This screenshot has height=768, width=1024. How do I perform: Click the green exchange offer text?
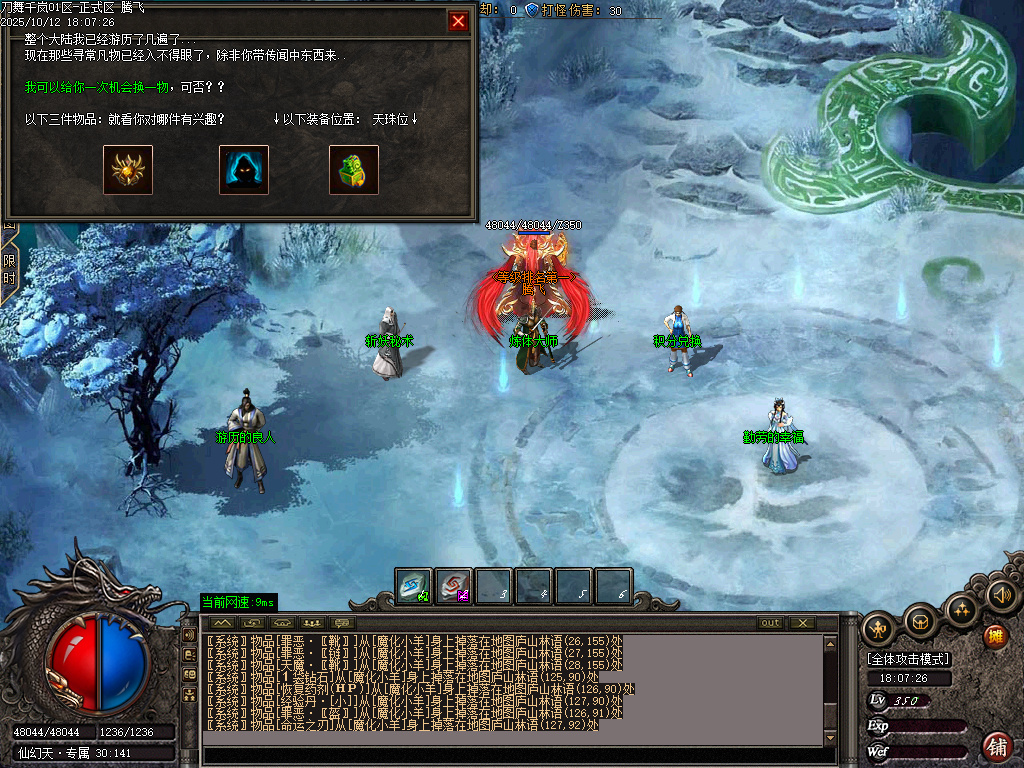click(124, 88)
